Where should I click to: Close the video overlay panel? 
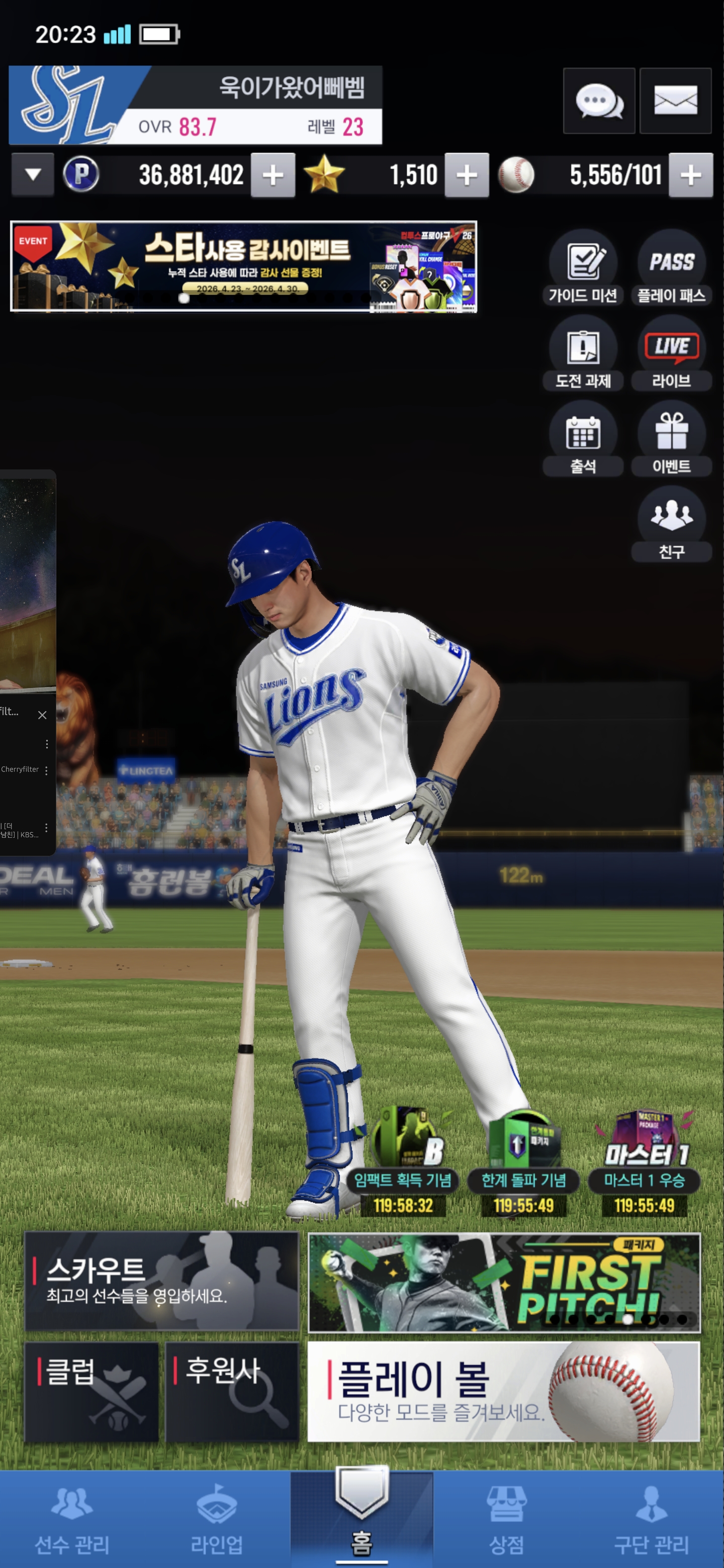tap(42, 715)
